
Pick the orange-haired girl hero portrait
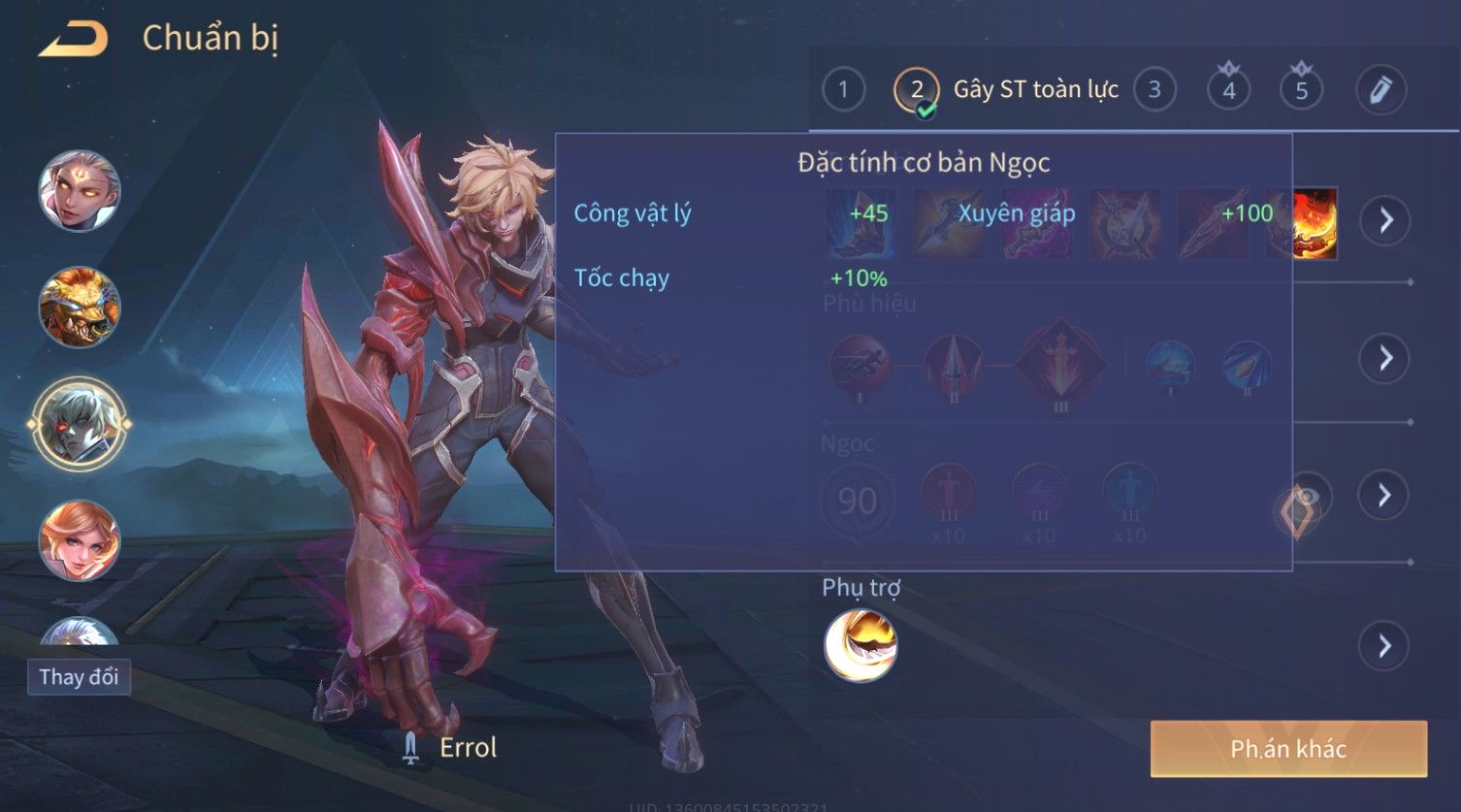80,540
